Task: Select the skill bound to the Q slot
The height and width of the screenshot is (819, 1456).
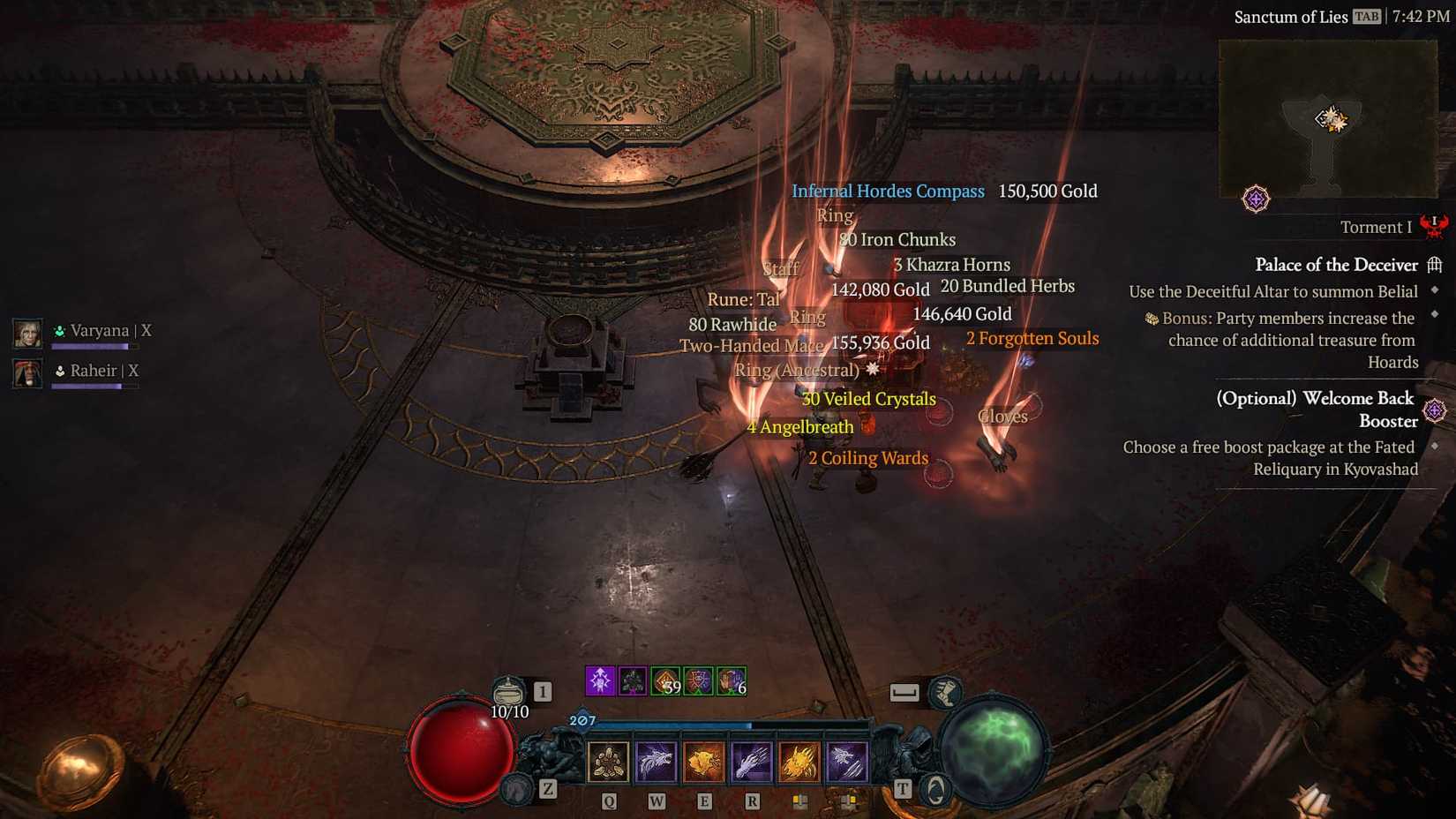Action: click(608, 761)
